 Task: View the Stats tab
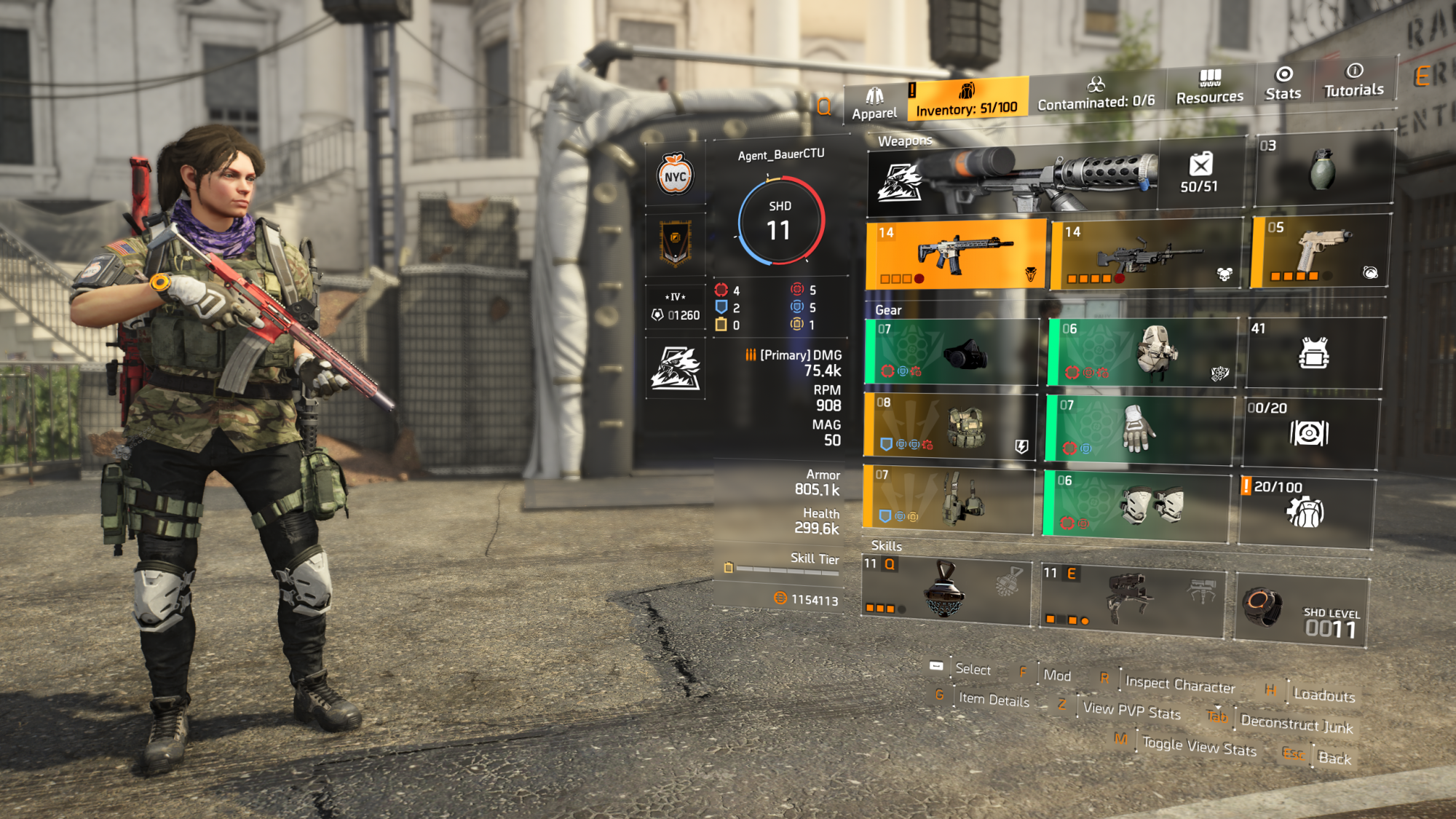pos(1283,84)
